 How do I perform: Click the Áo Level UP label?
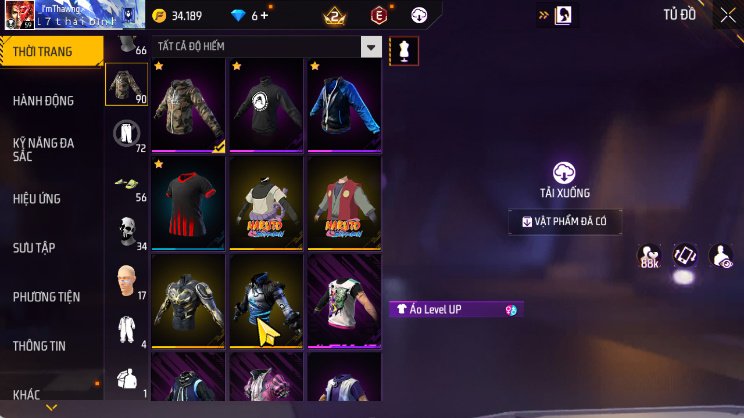[x=455, y=310]
